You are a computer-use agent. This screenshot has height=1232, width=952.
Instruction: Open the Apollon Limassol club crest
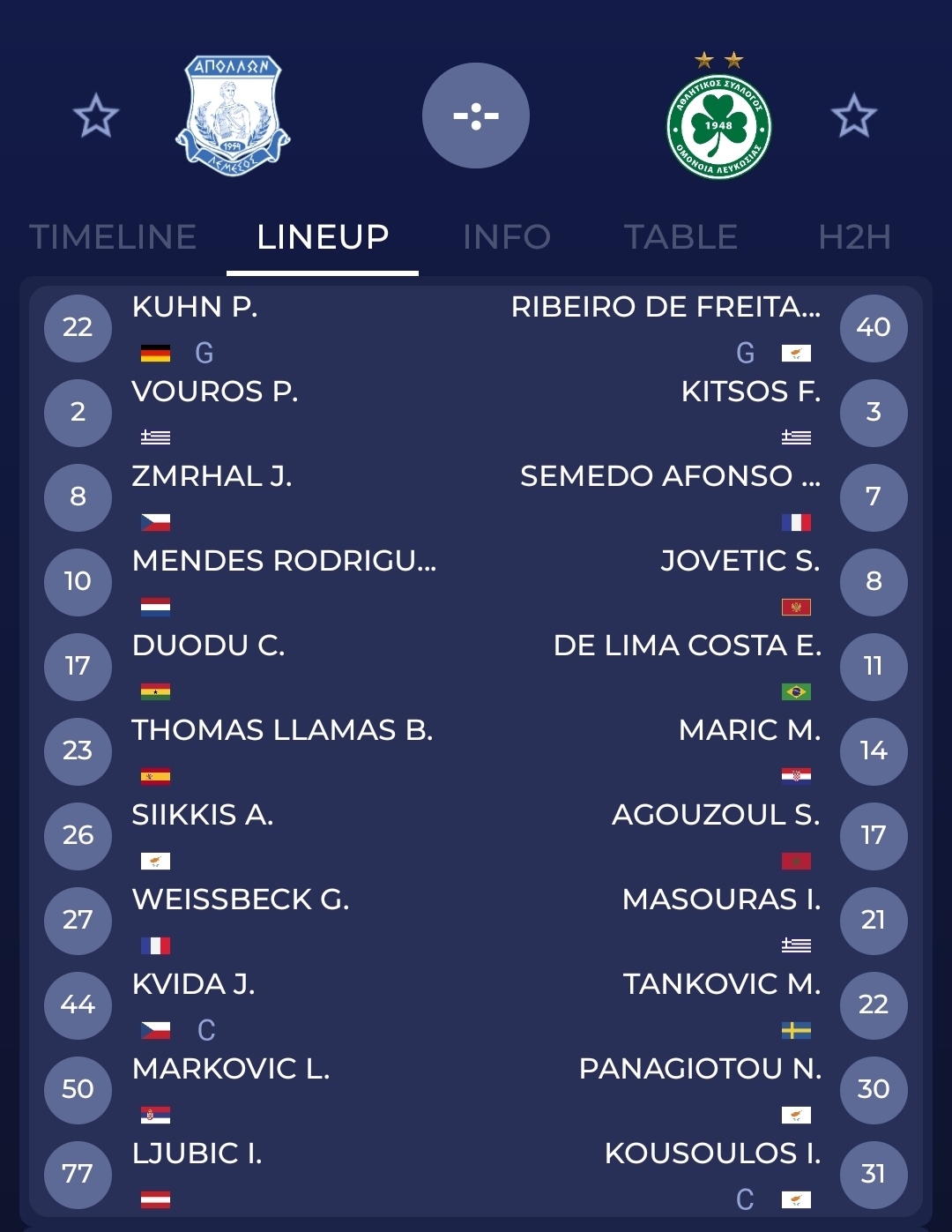[x=233, y=116]
